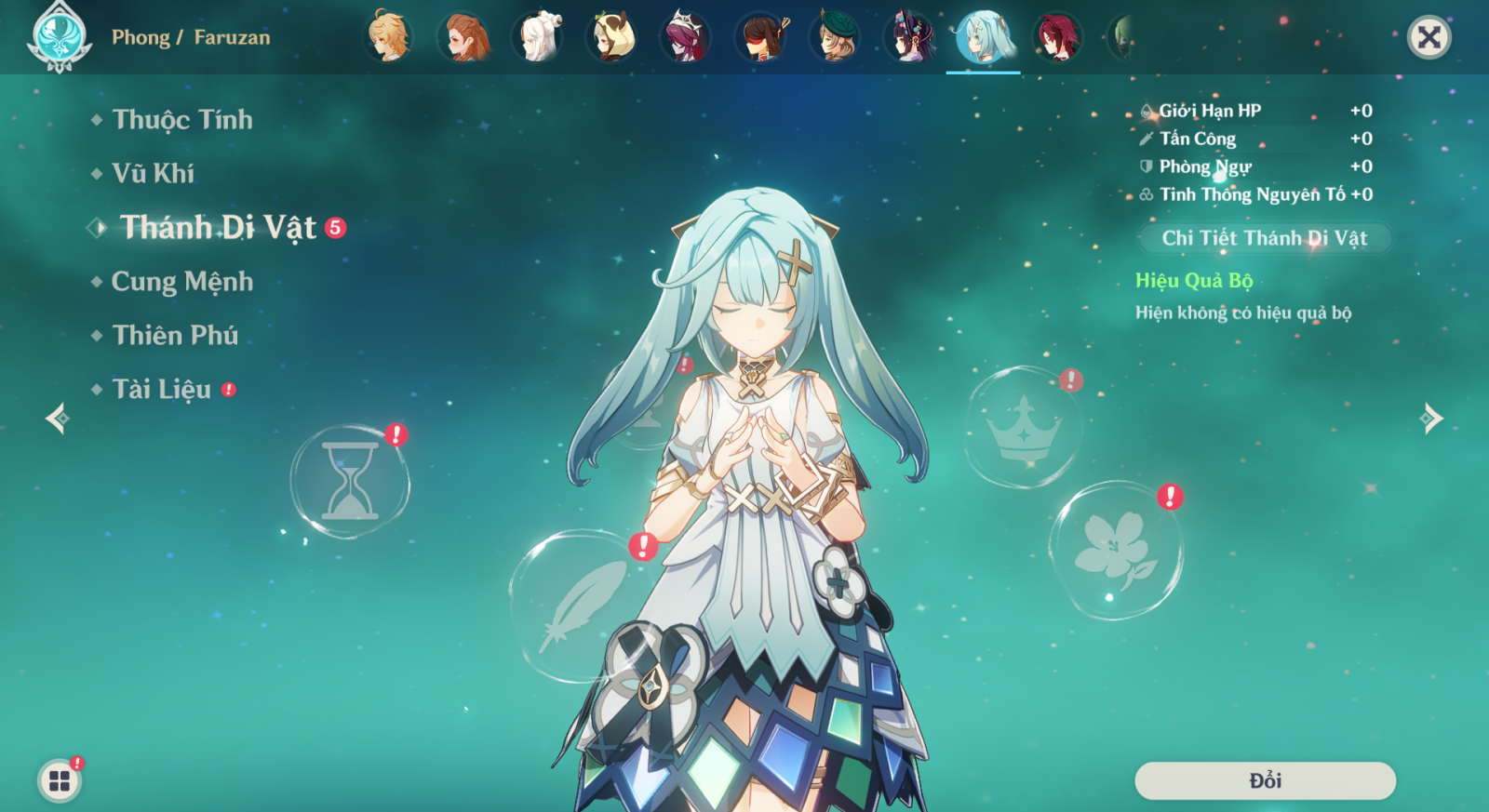Open the Tài Liệu profile entry
The image size is (1489, 812).
pyautogui.click(x=162, y=390)
